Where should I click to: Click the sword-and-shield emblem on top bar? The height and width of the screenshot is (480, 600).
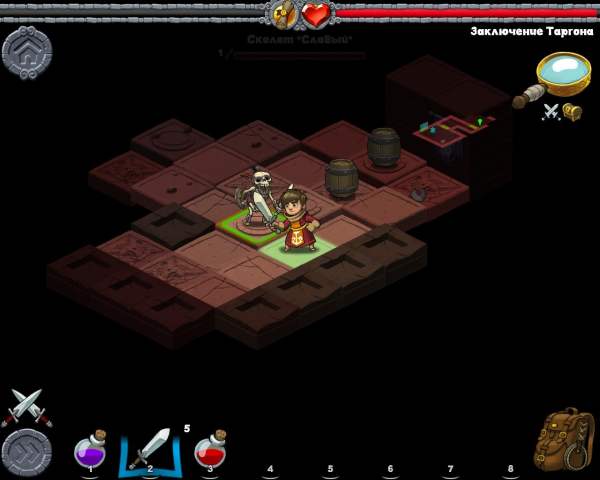[284, 15]
